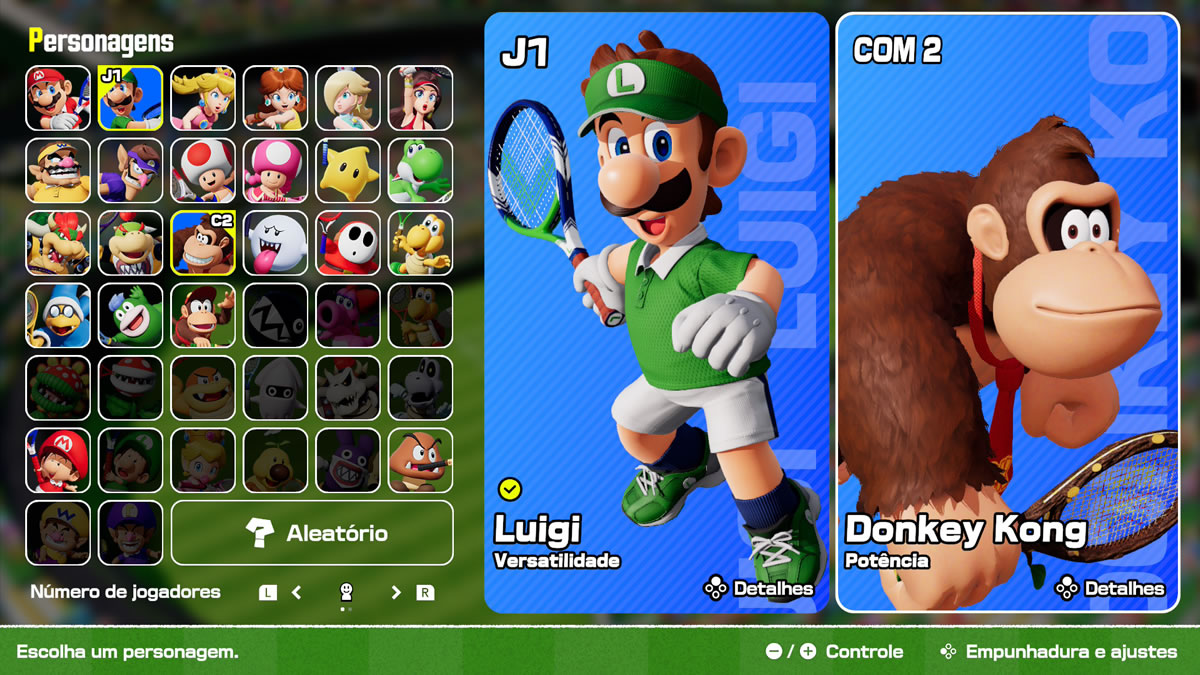Select Waluigi character portrait

130,171
